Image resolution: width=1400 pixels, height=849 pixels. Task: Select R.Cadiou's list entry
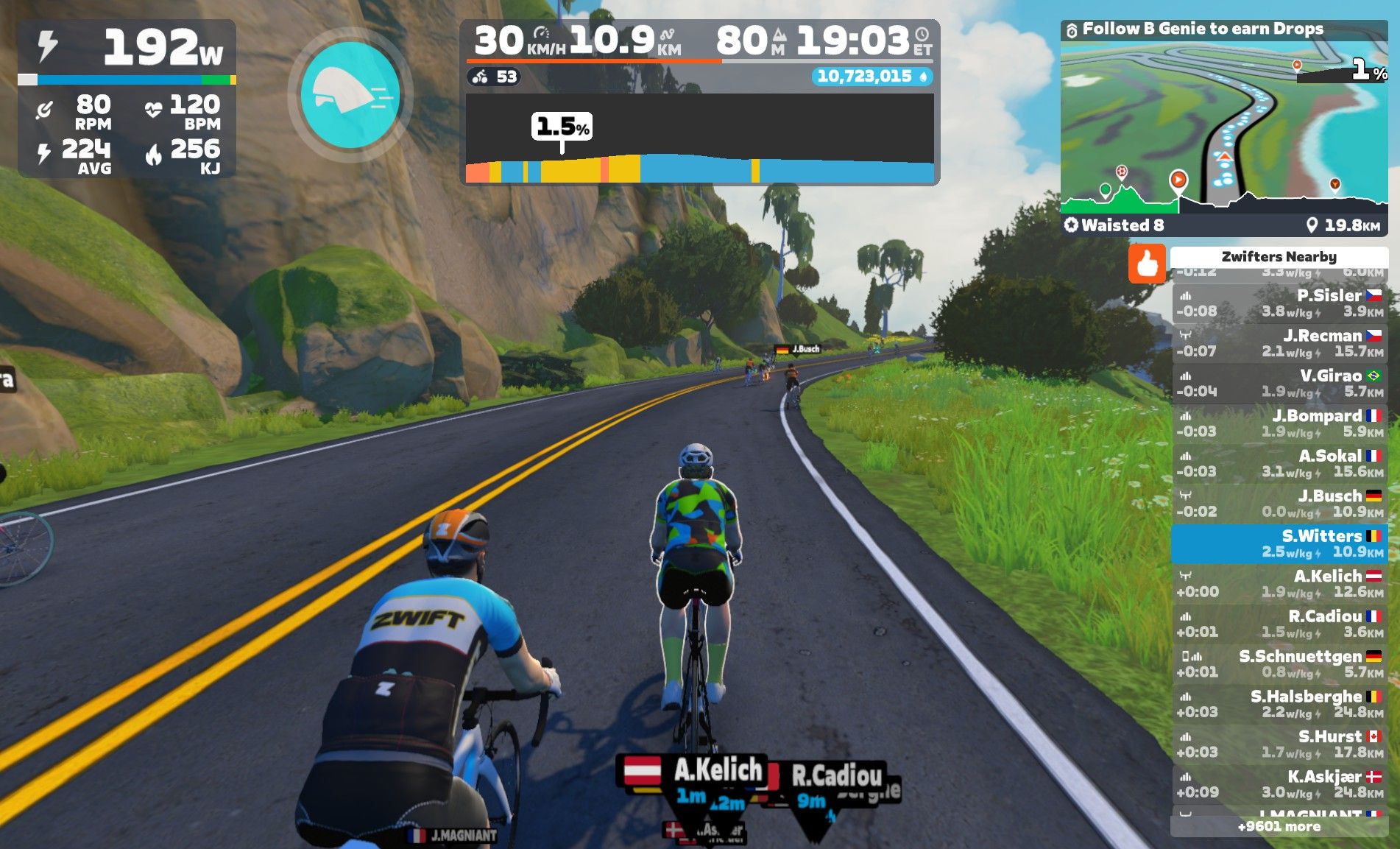click(x=1279, y=624)
